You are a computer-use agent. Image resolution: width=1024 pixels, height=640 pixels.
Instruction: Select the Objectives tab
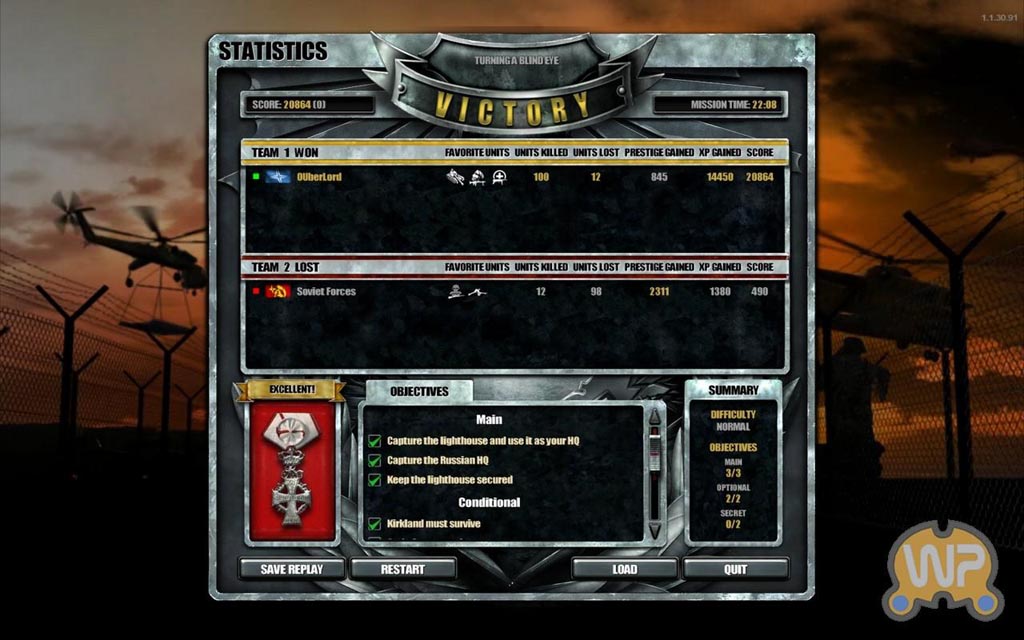click(419, 391)
